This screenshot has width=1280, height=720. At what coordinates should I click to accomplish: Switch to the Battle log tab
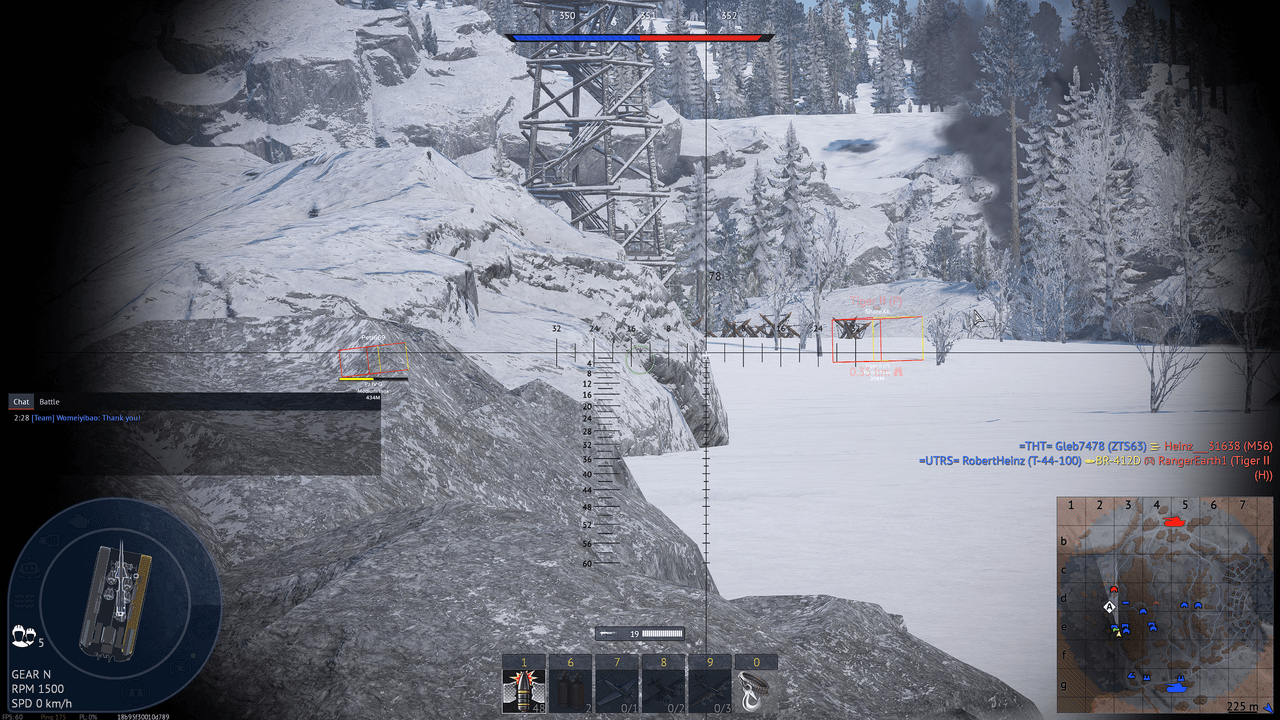pos(49,402)
